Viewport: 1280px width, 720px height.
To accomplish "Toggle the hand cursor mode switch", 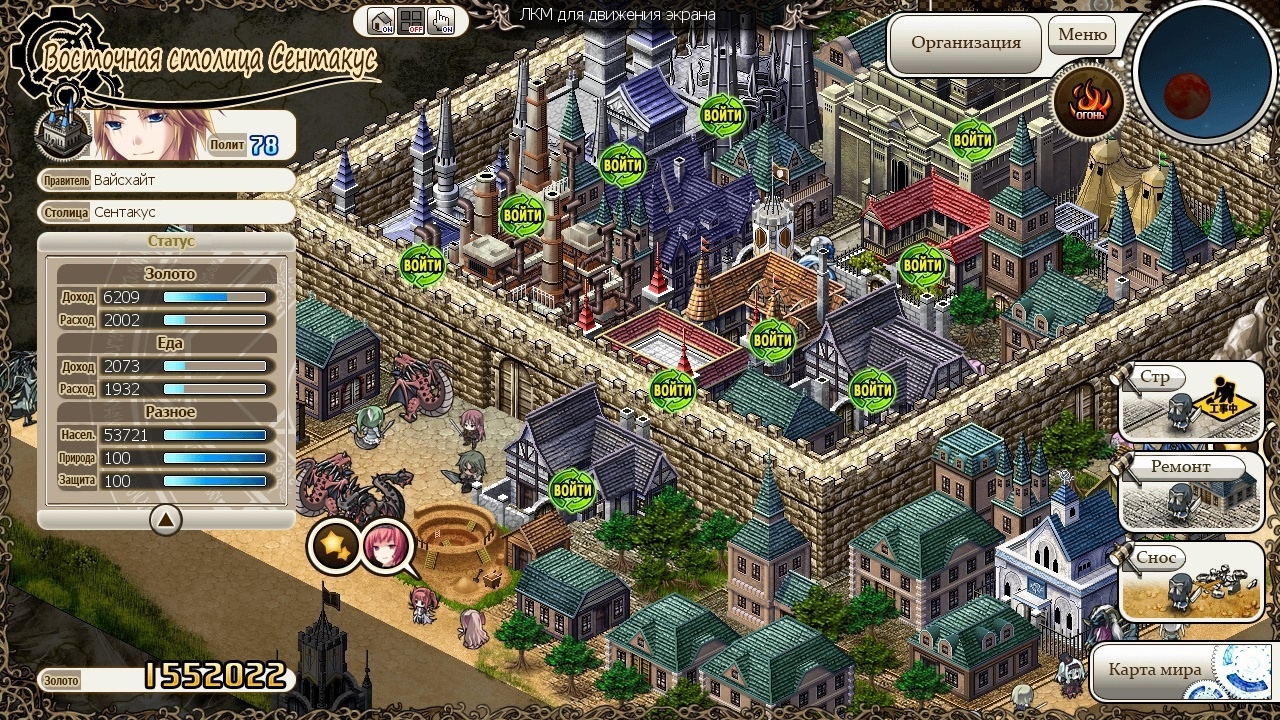I will (x=441, y=21).
